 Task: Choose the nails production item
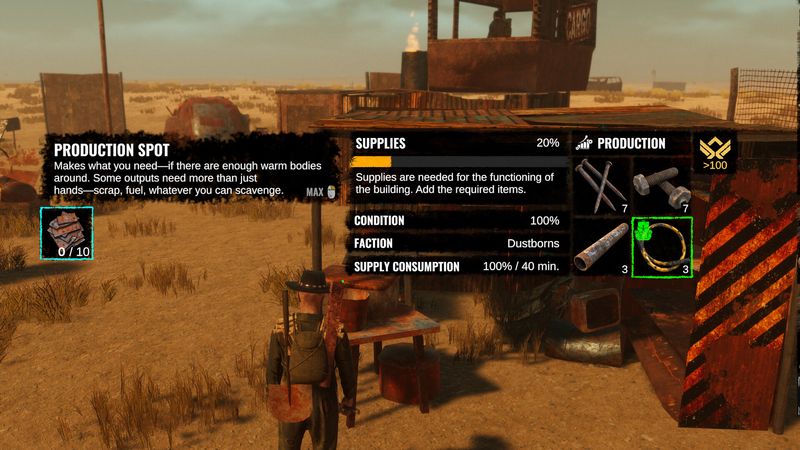pyautogui.click(x=600, y=186)
